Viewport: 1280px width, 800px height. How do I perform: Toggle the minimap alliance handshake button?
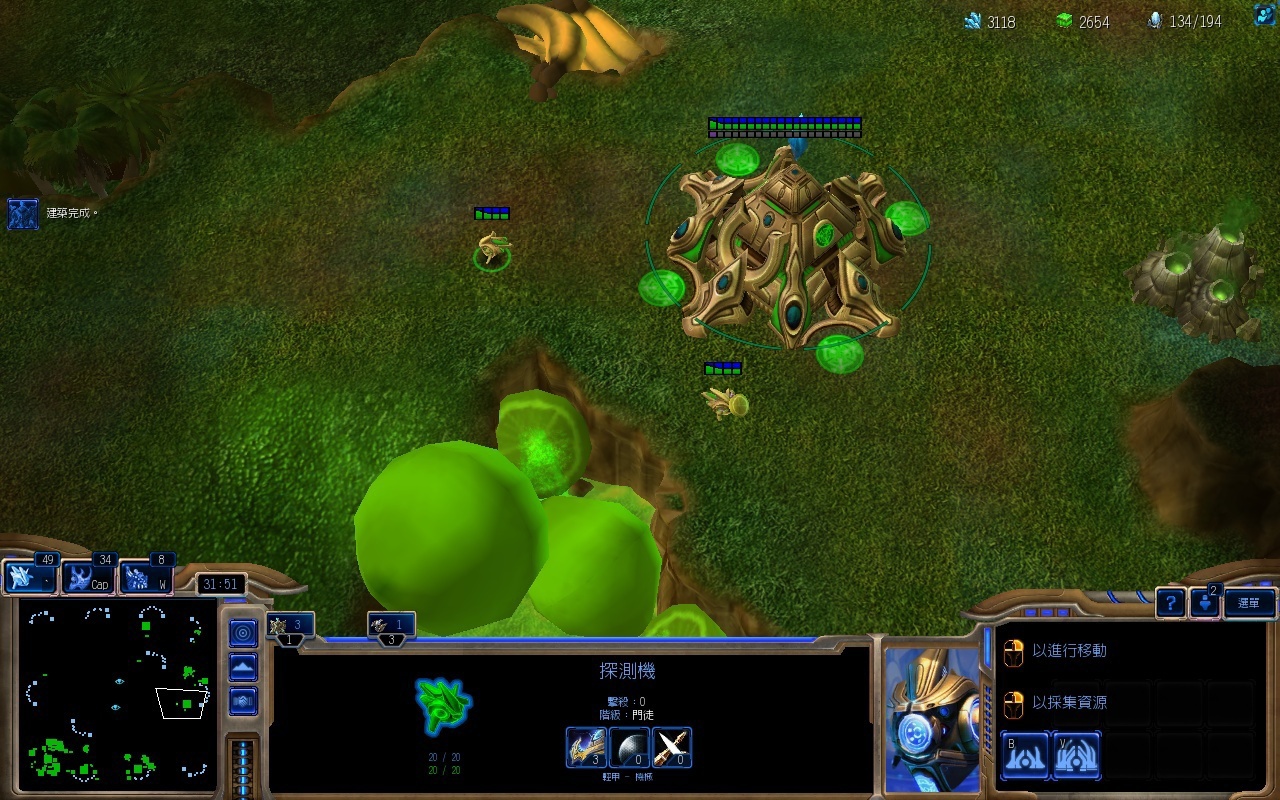pos(243,700)
